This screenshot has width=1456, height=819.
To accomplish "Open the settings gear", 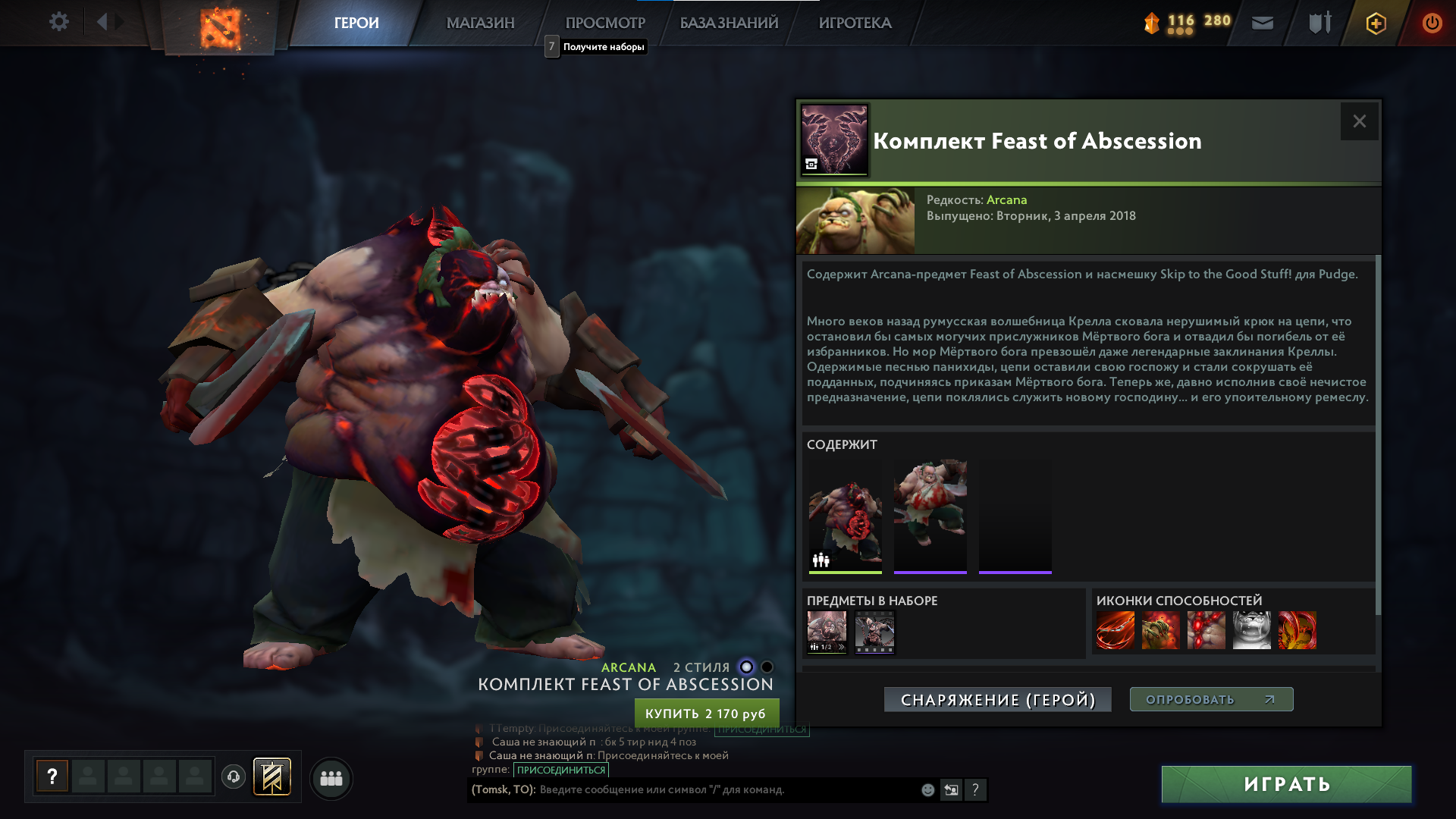I will coord(58,22).
